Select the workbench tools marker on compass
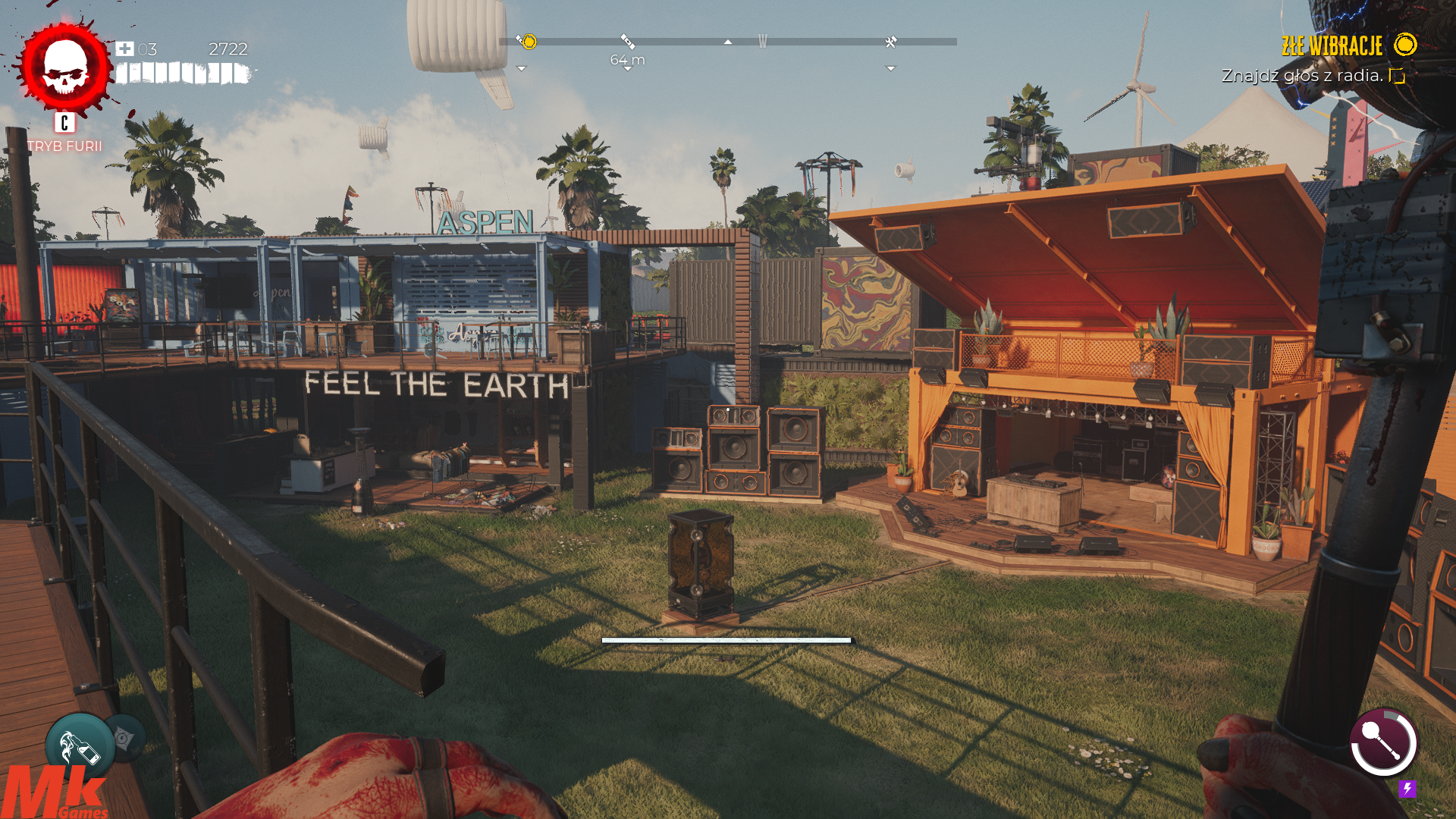 point(891,42)
